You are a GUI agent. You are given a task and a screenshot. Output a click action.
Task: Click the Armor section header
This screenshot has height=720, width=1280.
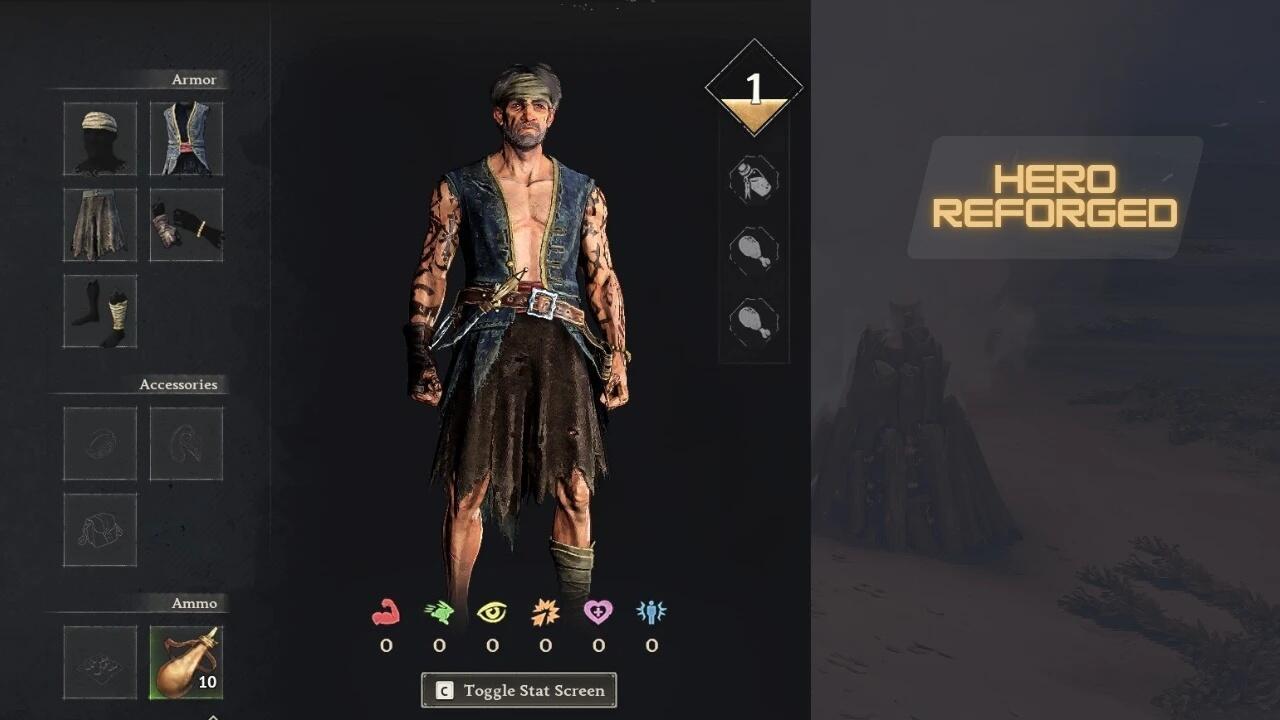click(x=194, y=79)
